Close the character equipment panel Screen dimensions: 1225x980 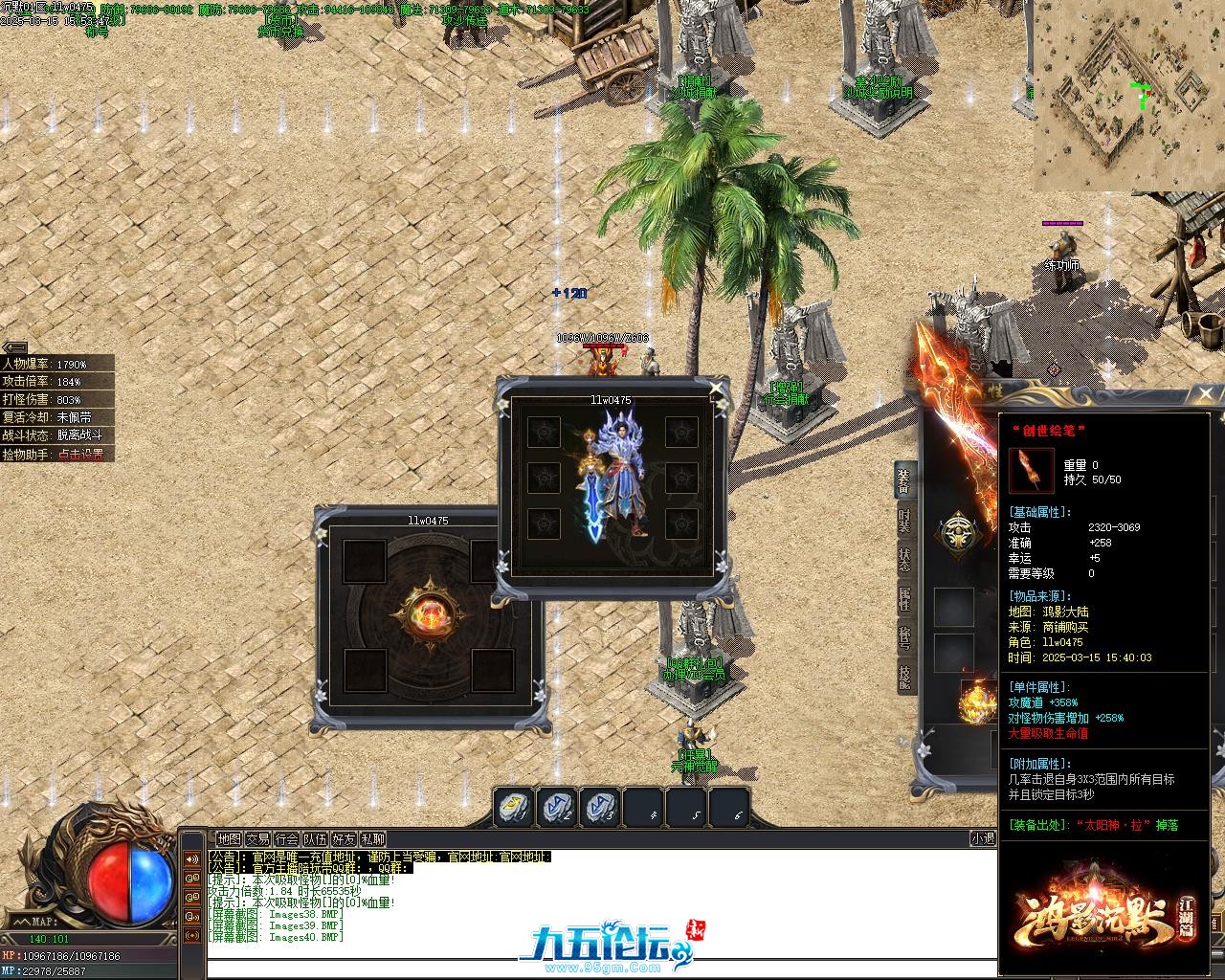pos(1205,393)
